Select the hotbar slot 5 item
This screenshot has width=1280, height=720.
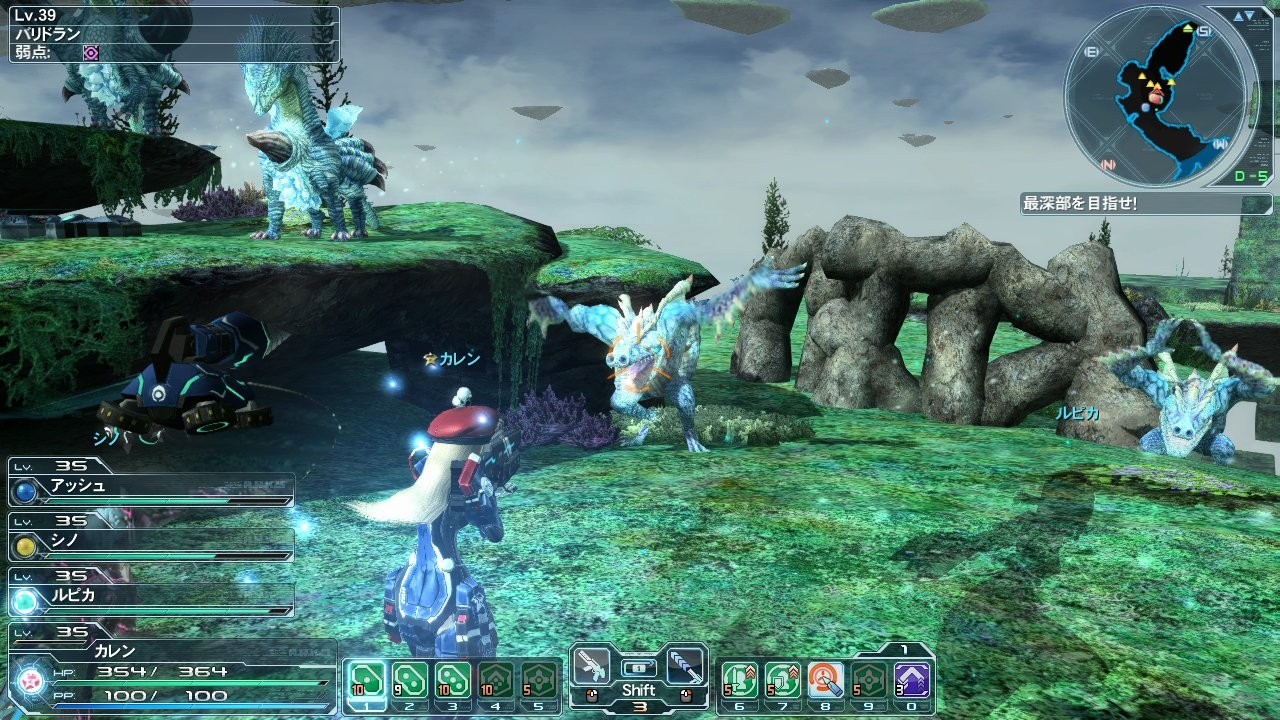click(538, 680)
